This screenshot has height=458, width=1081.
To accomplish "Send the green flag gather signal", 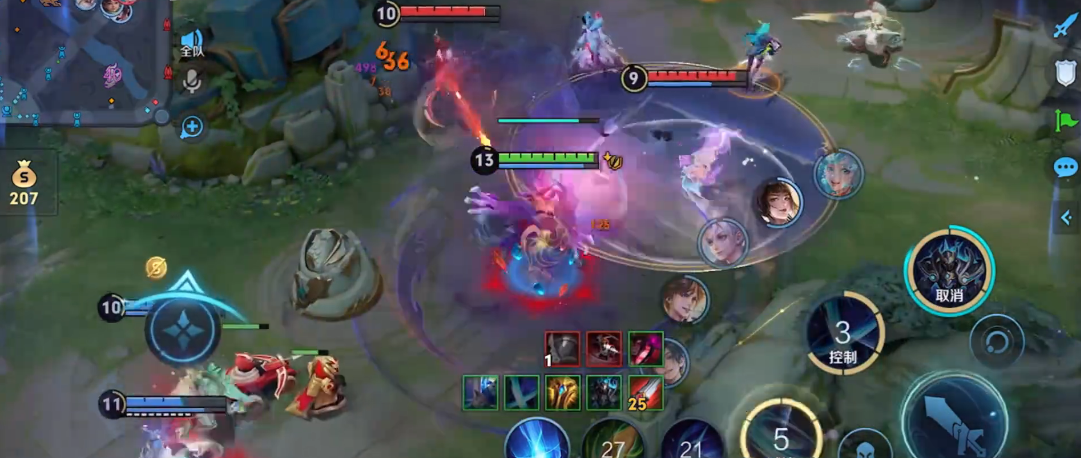I will coord(1065,121).
